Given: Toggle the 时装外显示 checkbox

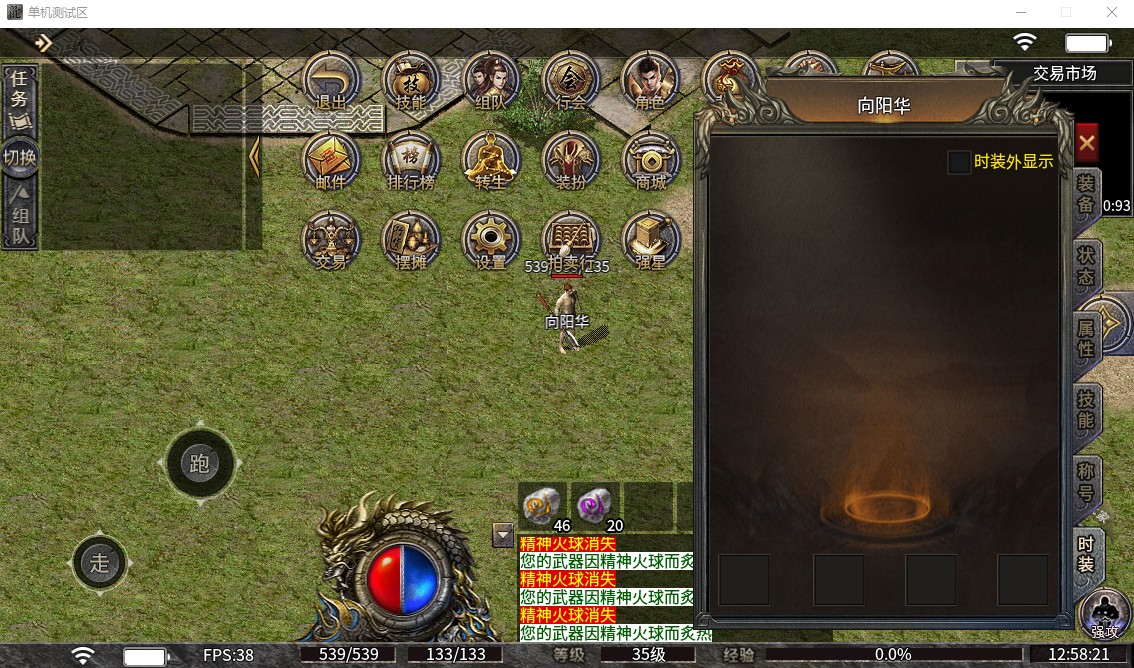Looking at the screenshot, I should click(959, 162).
